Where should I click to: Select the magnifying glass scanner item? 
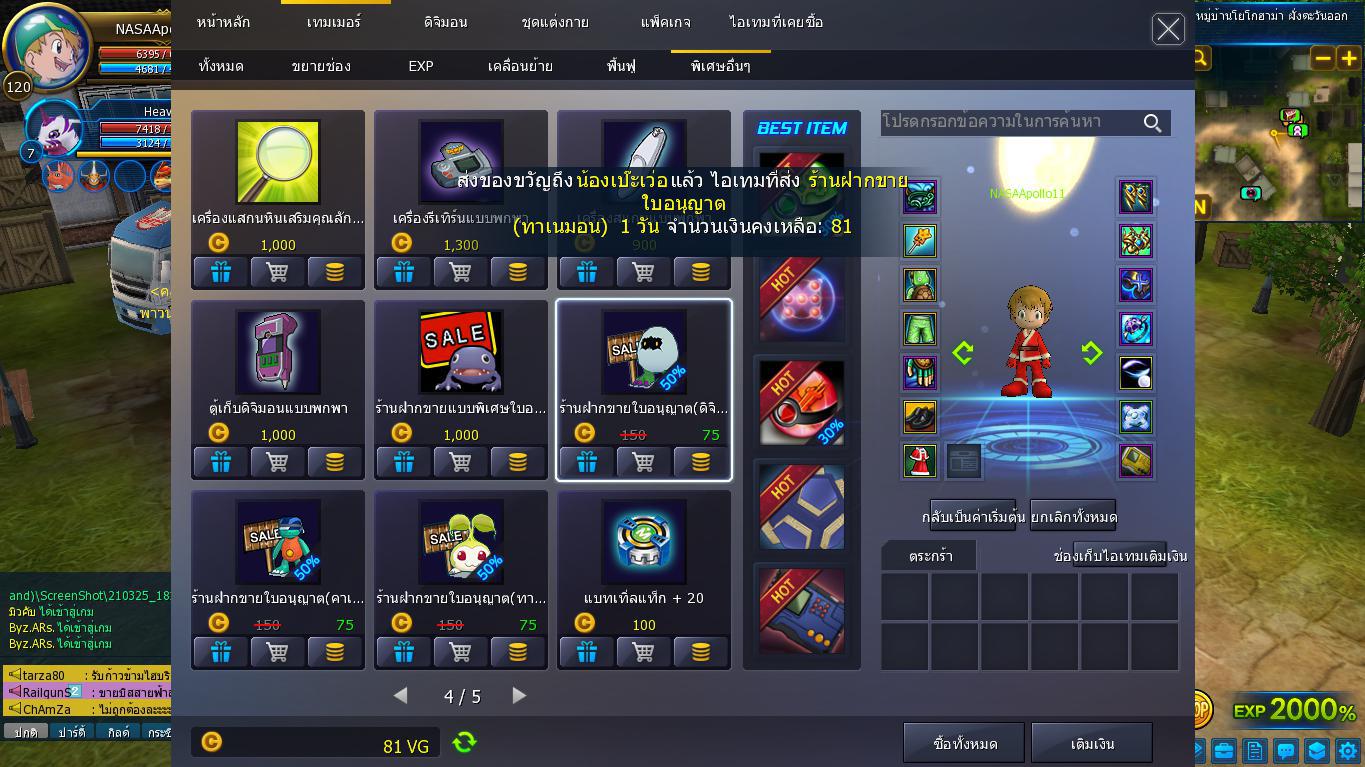(278, 162)
